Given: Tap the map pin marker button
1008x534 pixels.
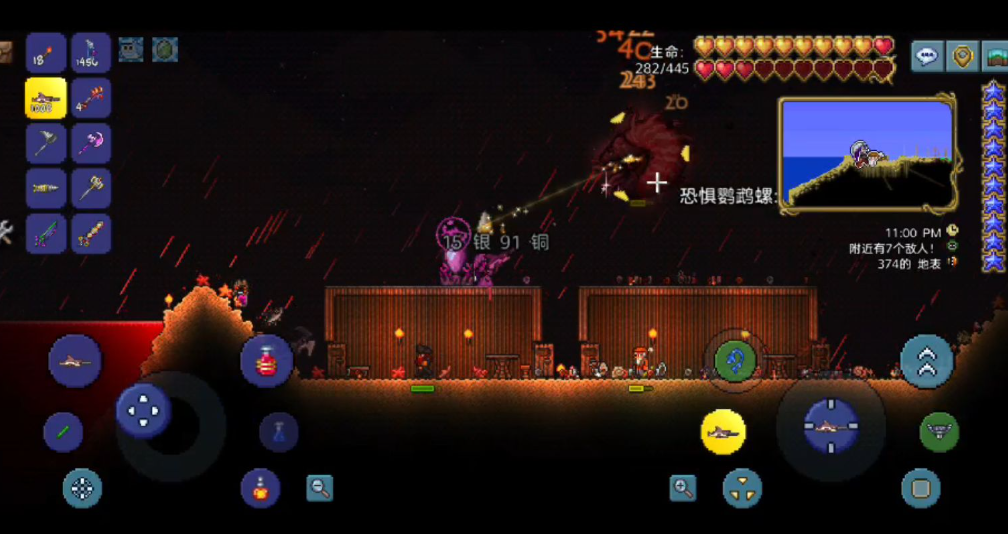Looking at the screenshot, I should coord(962,56).
